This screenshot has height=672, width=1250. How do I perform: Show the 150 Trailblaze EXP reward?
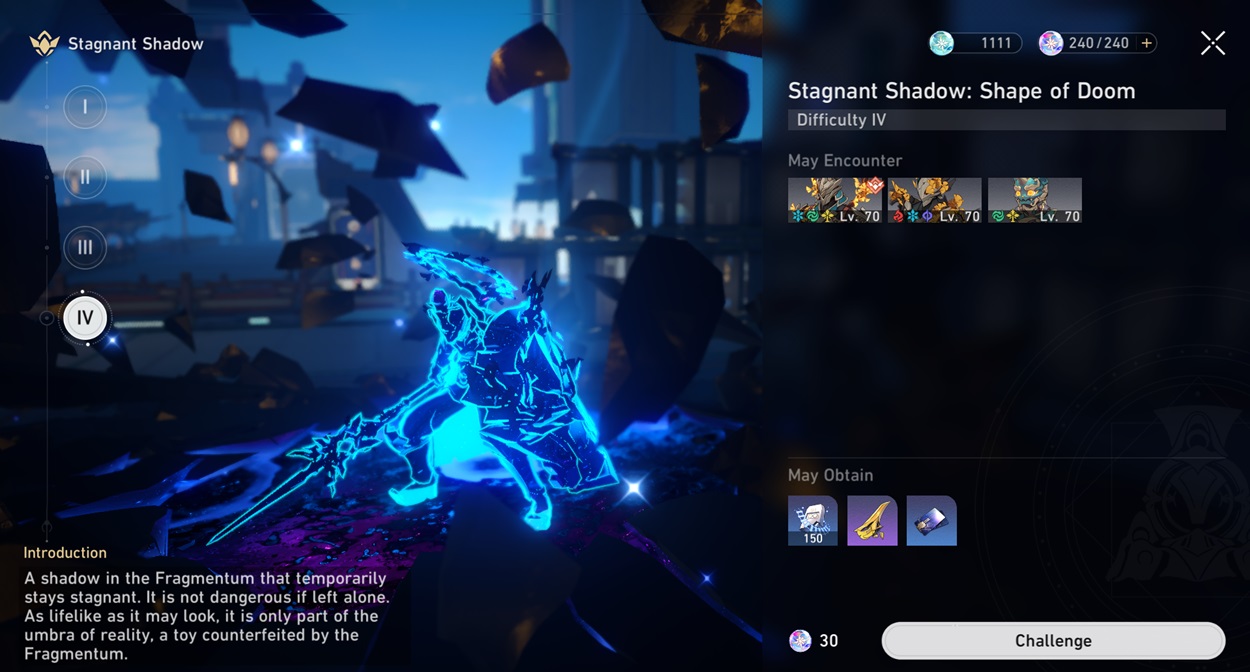click(x=813, y=521)
